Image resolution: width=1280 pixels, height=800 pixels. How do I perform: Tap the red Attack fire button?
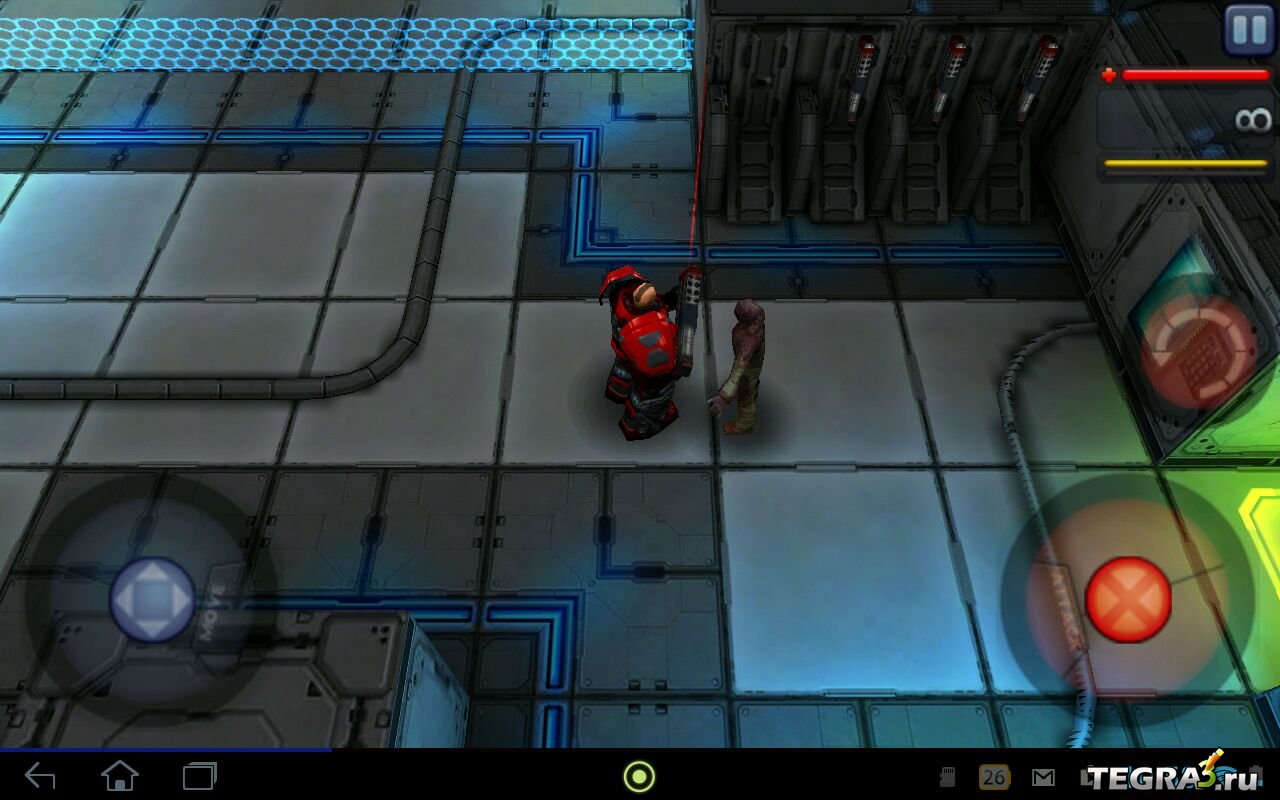point(1128,600)
